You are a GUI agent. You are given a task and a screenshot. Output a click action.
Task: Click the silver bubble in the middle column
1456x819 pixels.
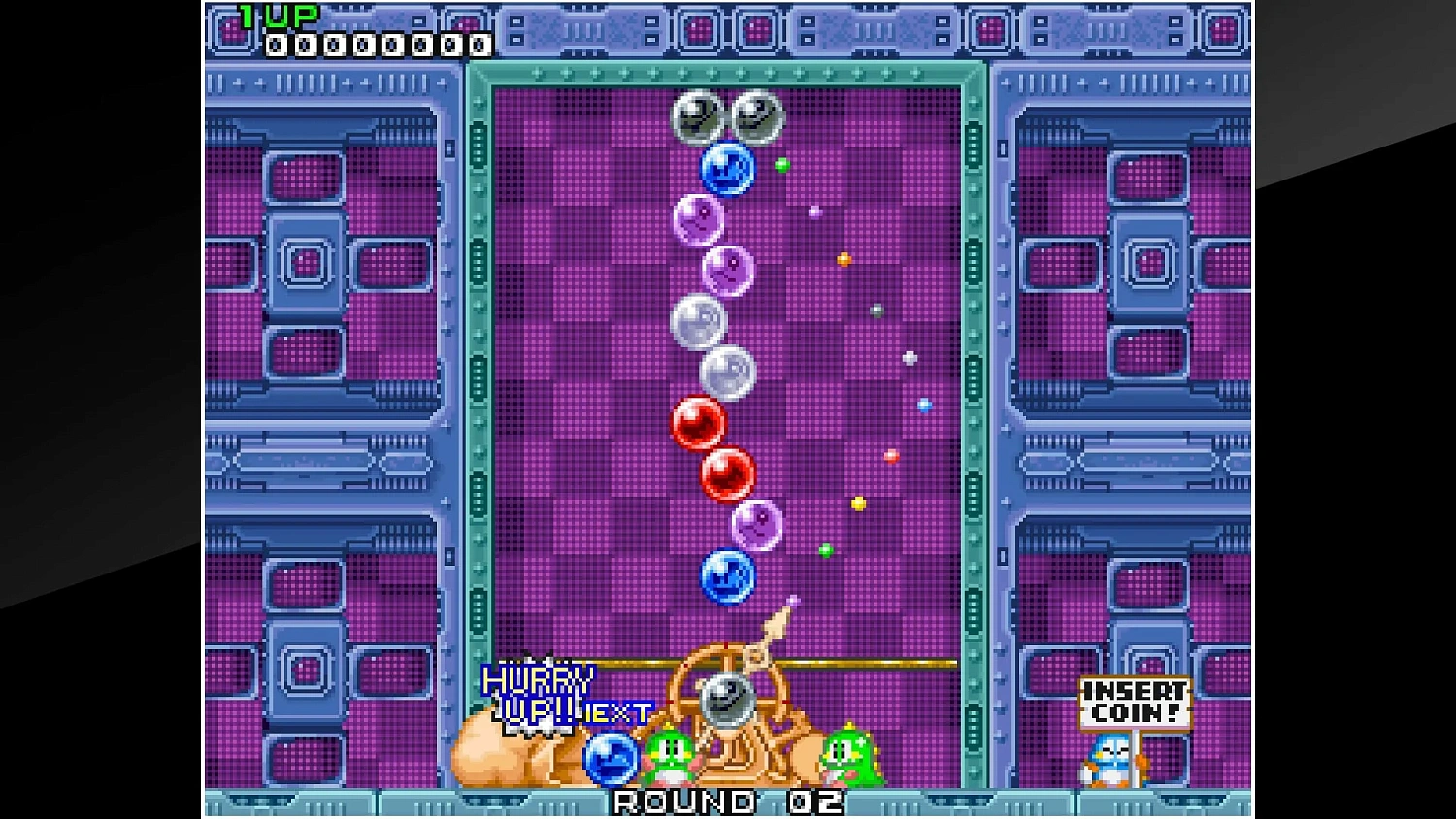[x=702, y=320]
